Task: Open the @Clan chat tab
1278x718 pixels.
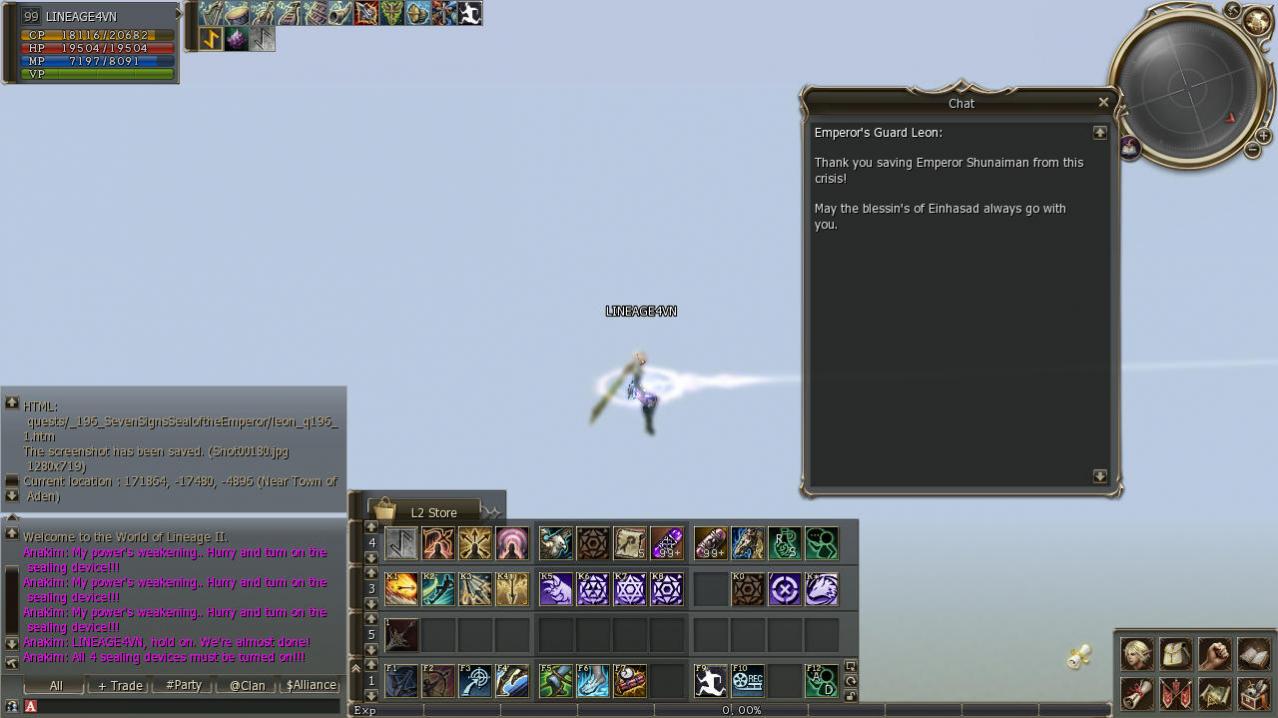Action: (247, 685)
